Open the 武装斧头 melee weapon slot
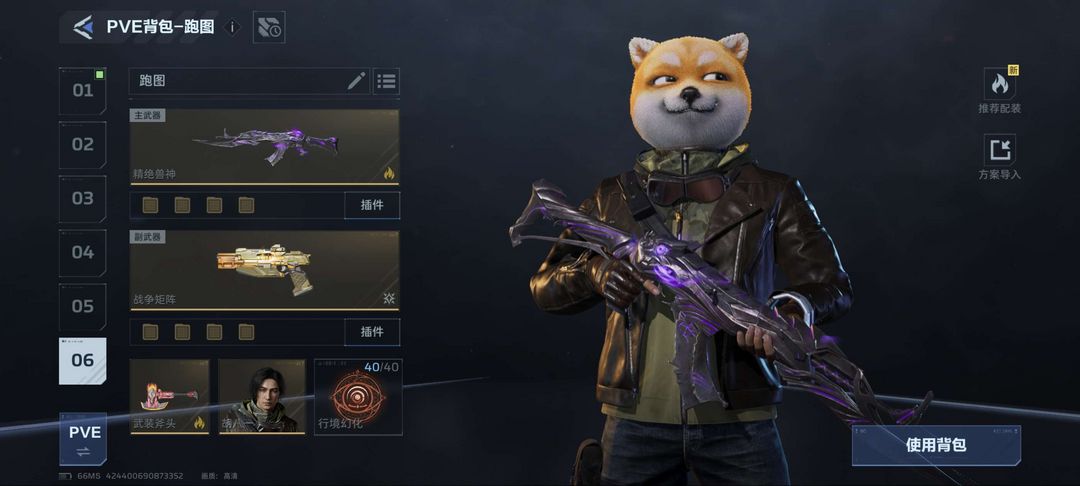 tap(169, 396)
